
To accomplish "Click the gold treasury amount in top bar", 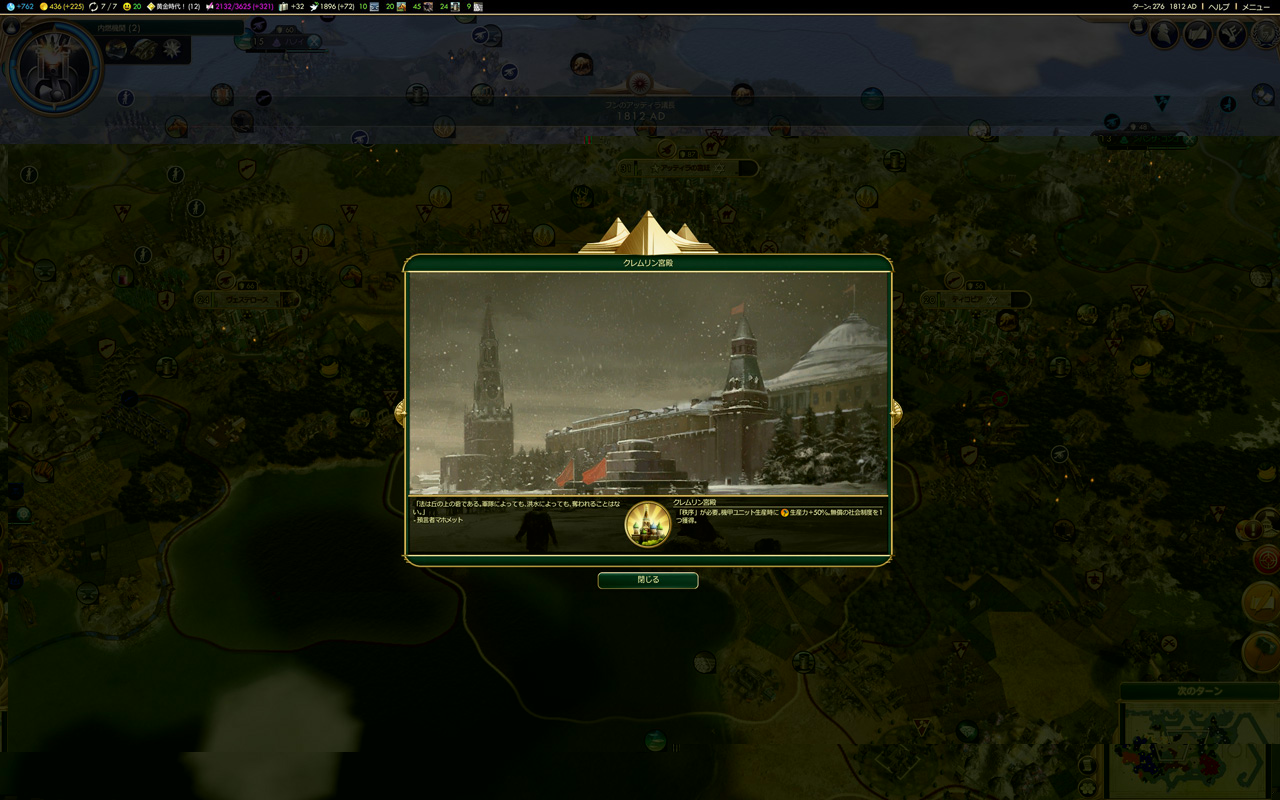I will point(64,7).
